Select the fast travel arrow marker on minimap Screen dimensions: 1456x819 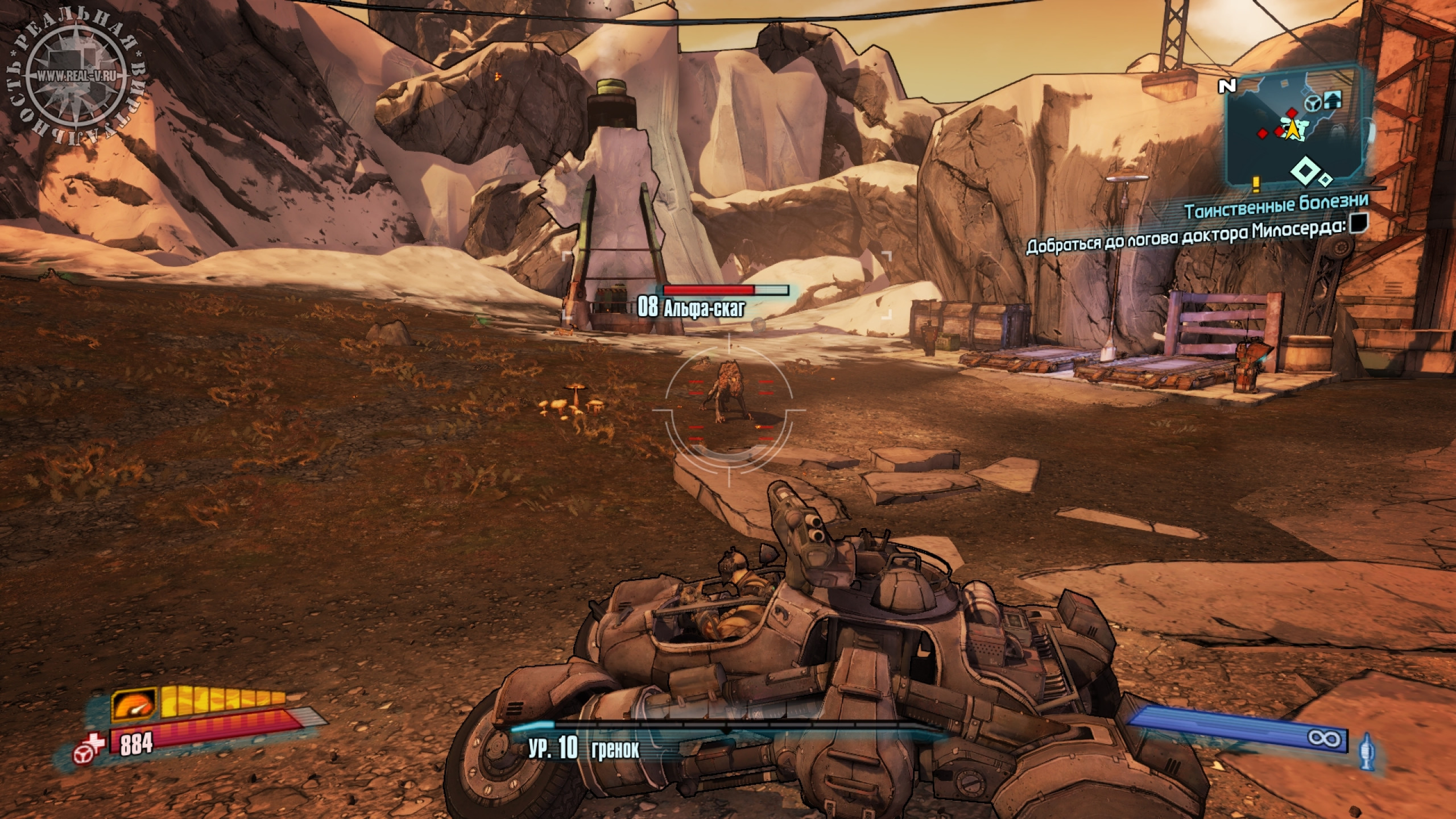pyautogui.click(x=1333, y=101)
